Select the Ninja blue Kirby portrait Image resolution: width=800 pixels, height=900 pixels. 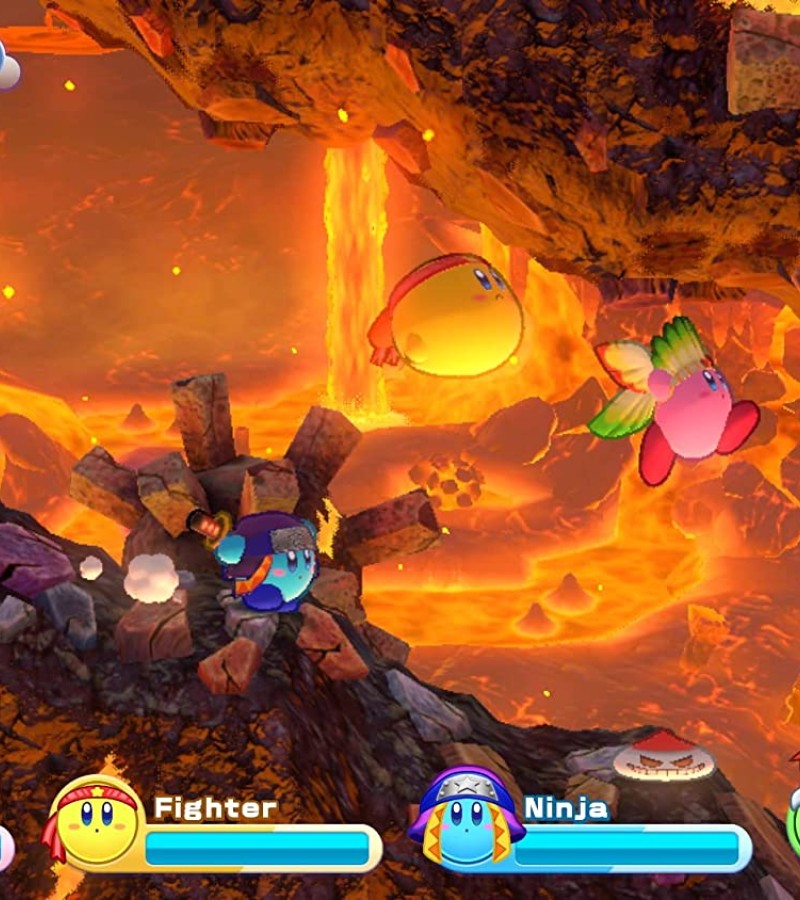point(465,818)
